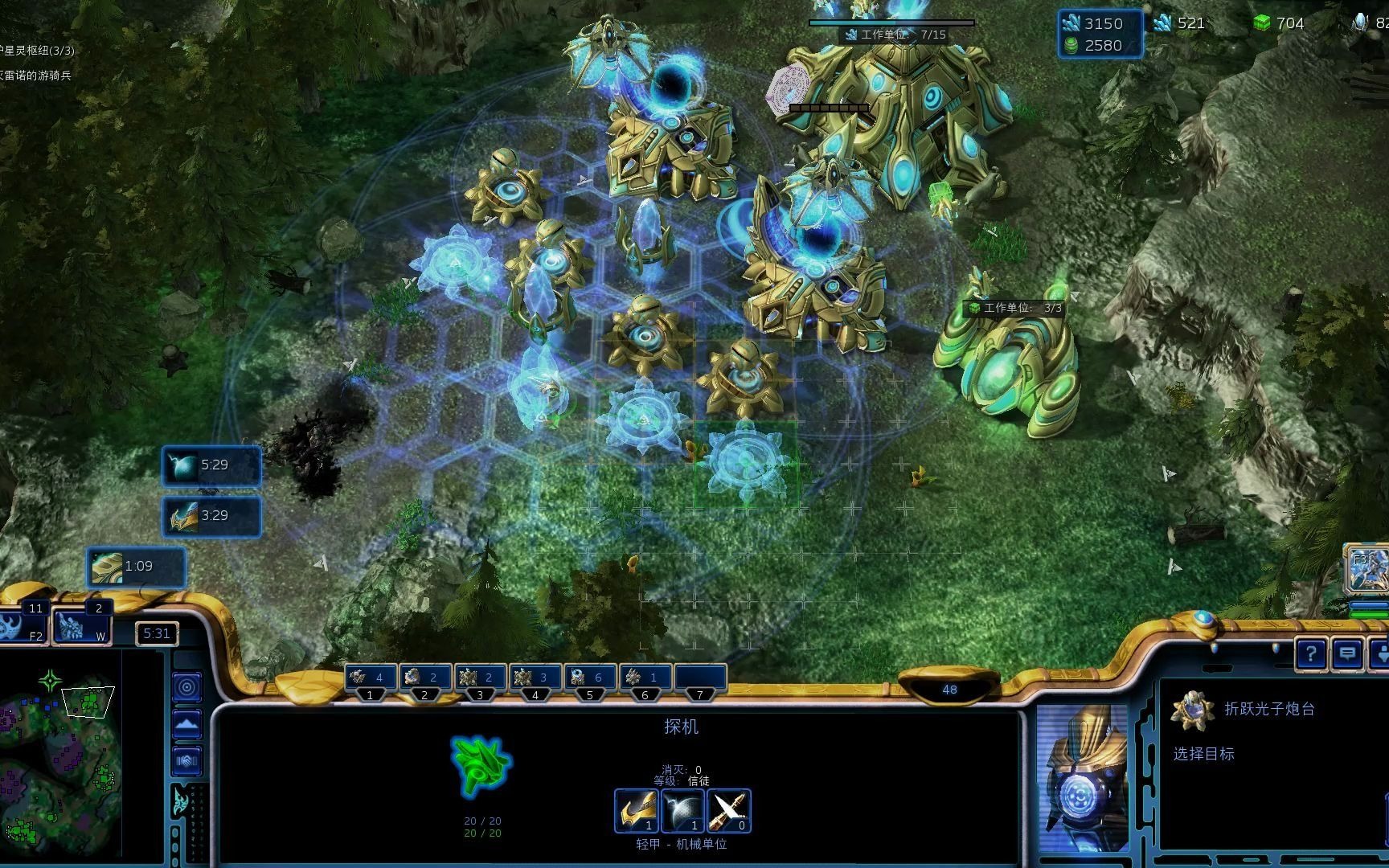Inspect the shields upgrade icon
Screen dimensions: 1389x868
(682, 810)
